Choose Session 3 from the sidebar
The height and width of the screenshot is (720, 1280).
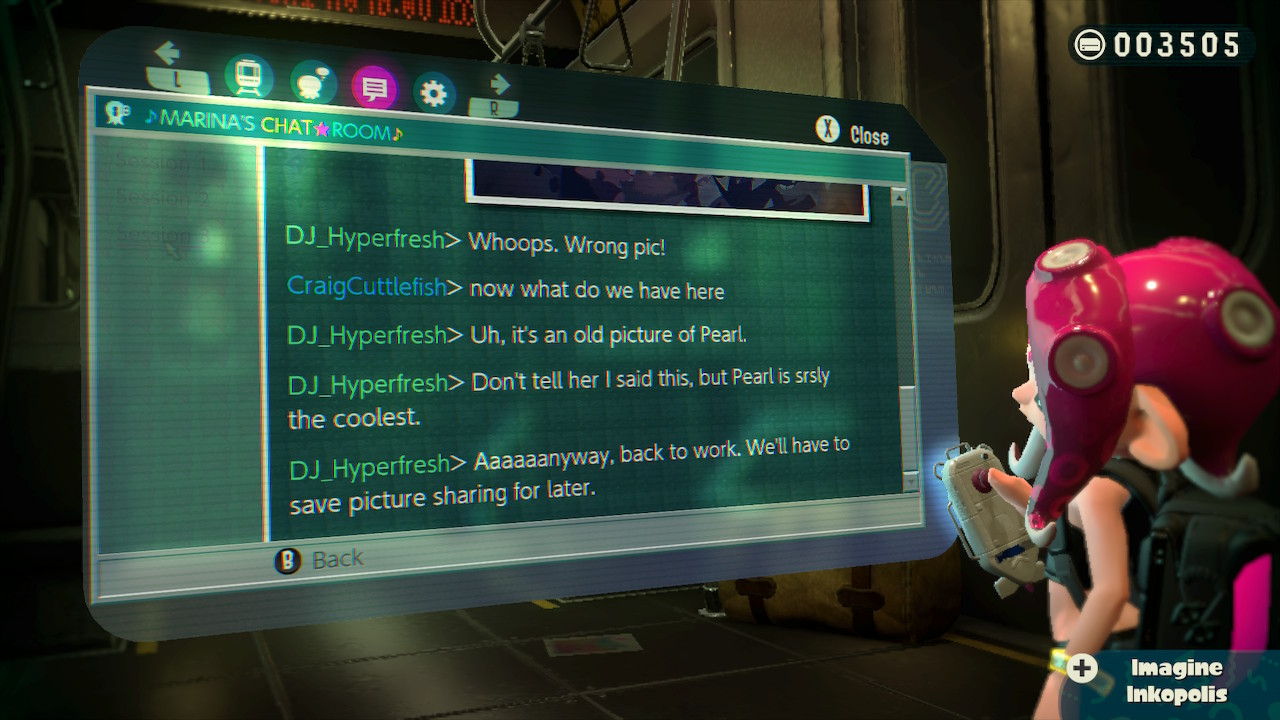[x=161, y=236]
